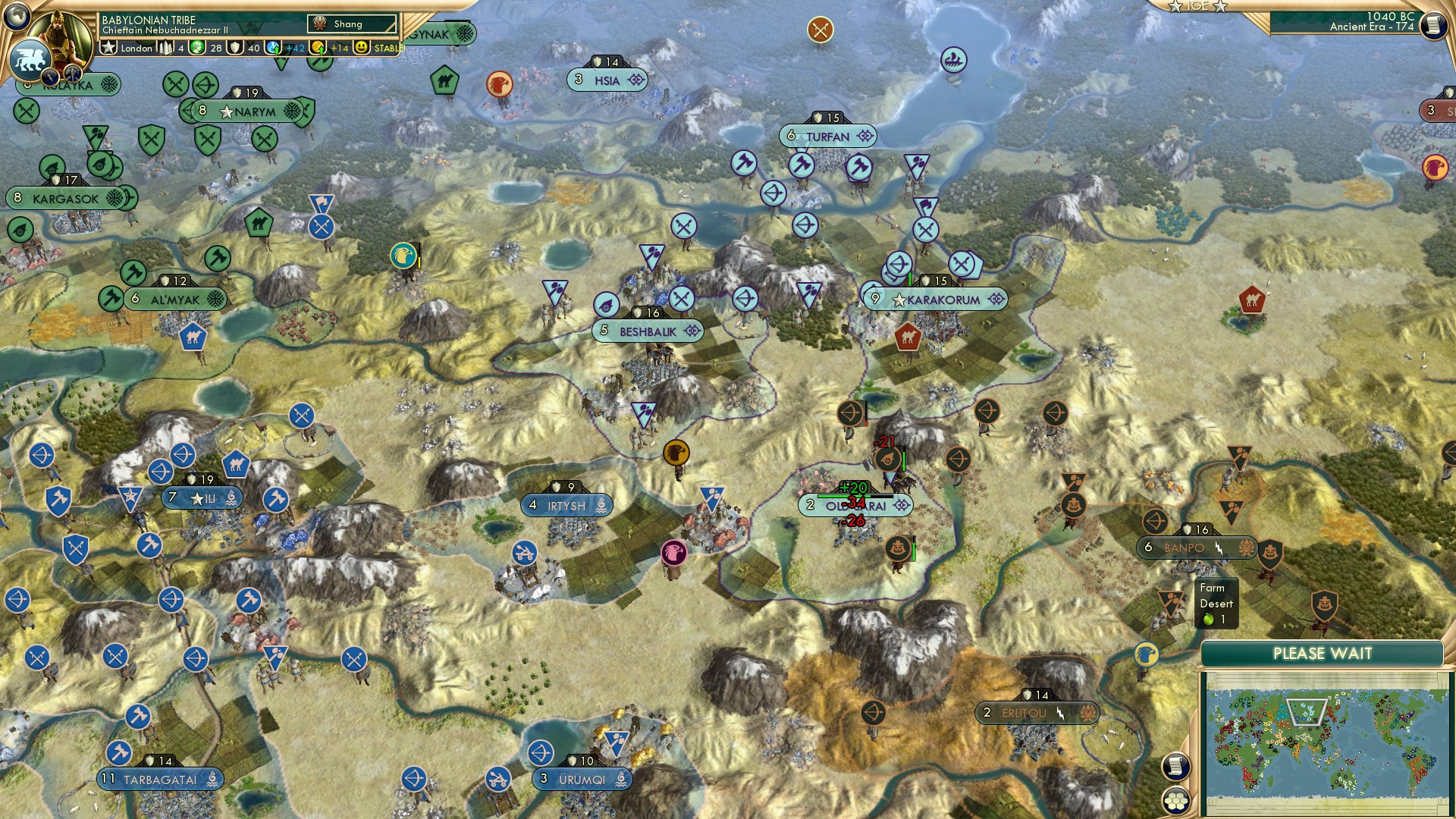Expand the Erlitou city details

coord(1036,712)
